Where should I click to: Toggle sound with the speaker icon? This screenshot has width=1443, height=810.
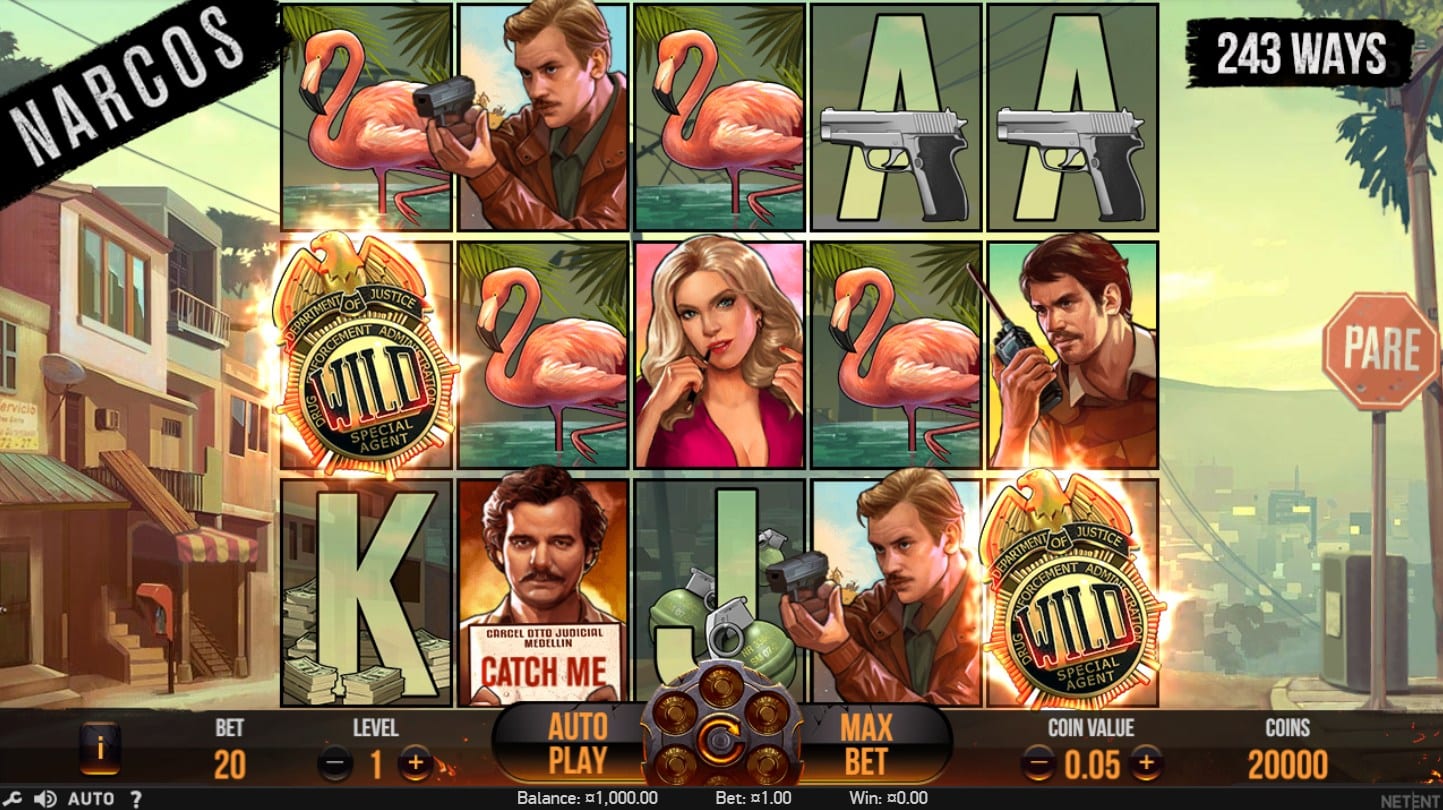coord(45,799)
